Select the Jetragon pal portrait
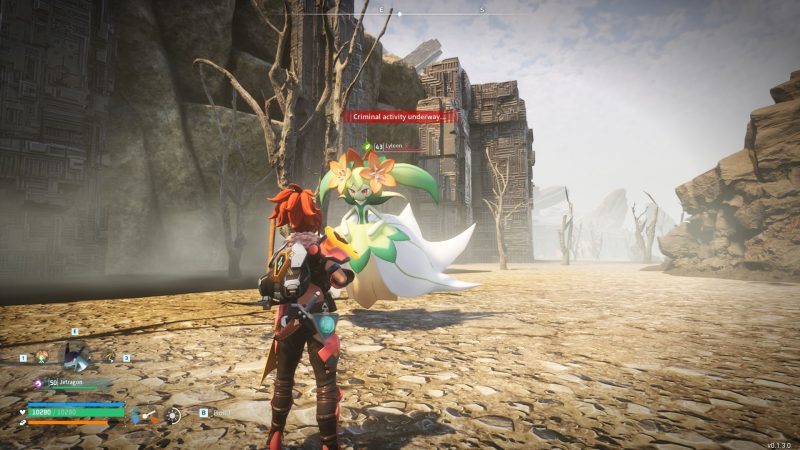Viewport: 800px width, 450px height. (75, 354)
